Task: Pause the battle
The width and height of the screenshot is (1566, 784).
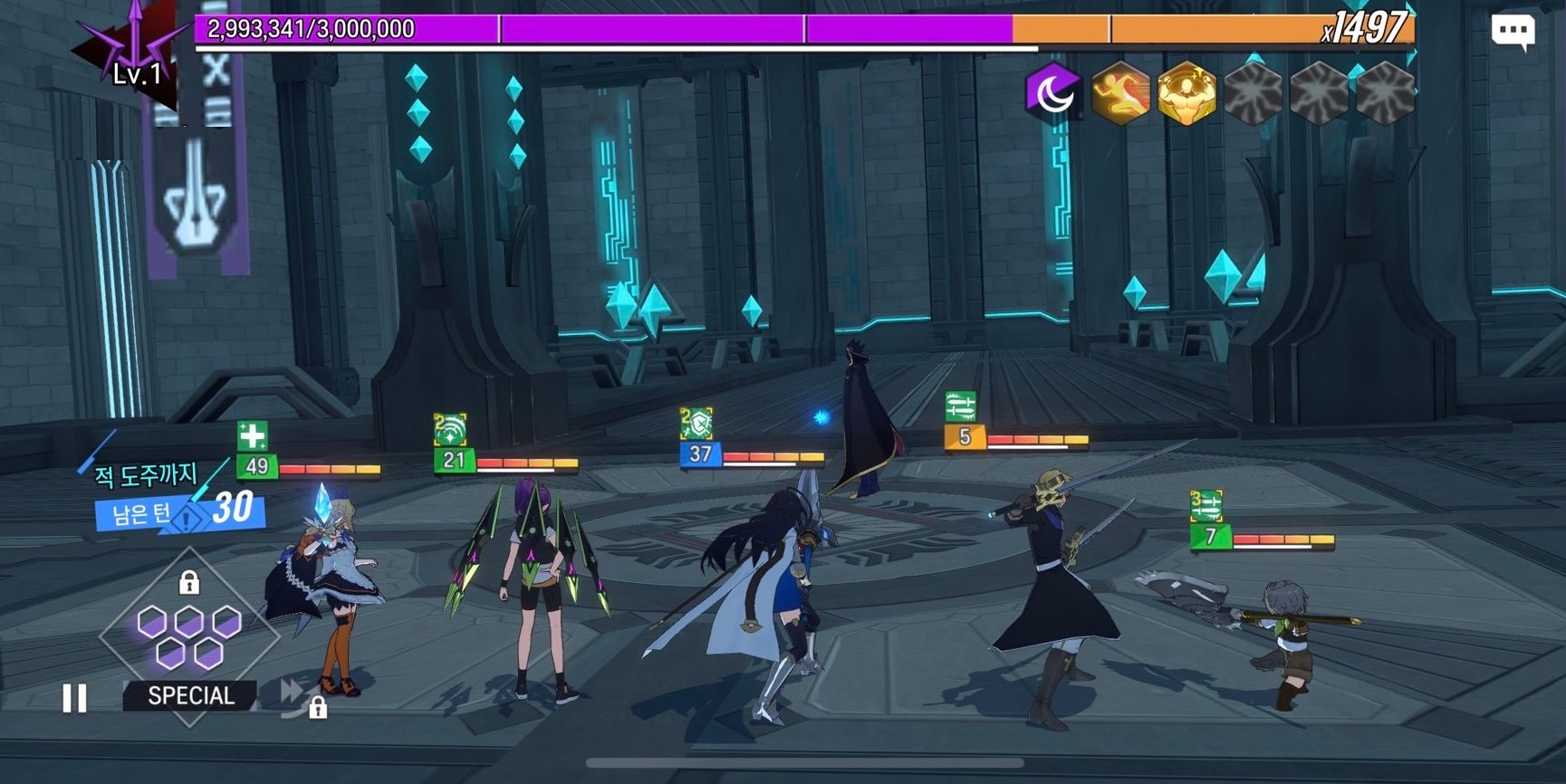Action: coord(75,698)
